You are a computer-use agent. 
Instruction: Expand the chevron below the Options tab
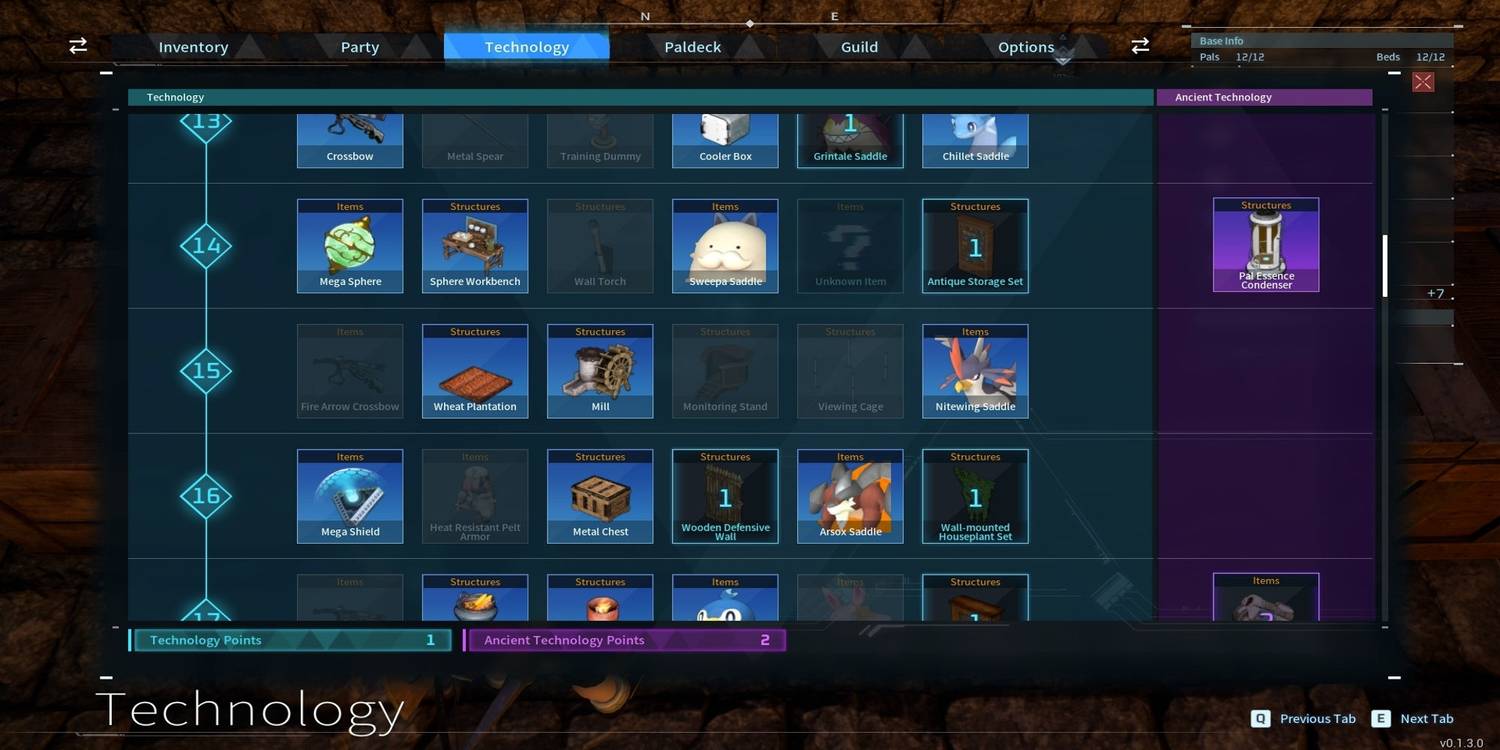click(x=1062, y=60)
